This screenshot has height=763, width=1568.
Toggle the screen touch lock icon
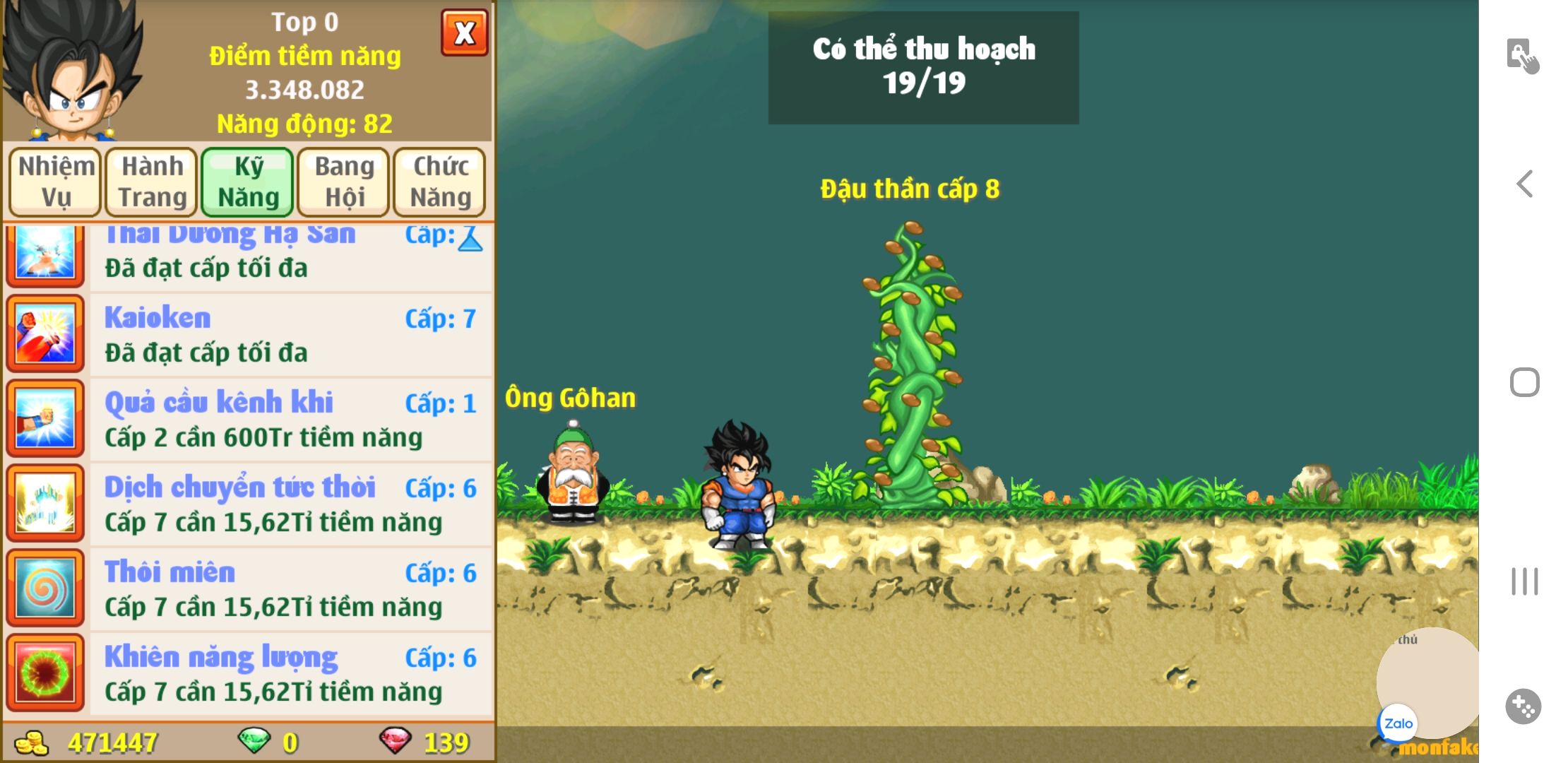click(x=1521, y=56)
